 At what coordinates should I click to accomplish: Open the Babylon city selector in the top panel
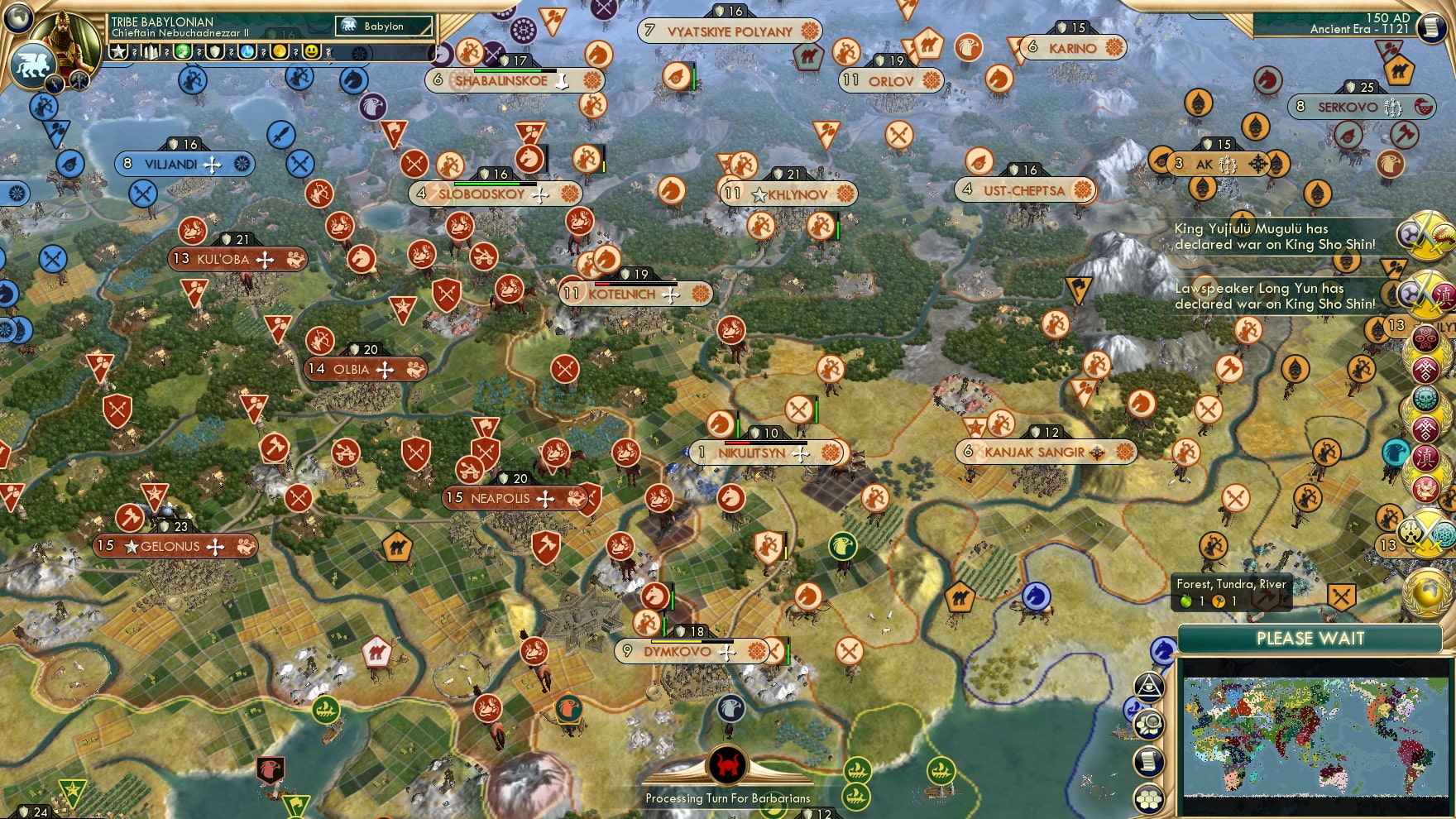point(383,26)
